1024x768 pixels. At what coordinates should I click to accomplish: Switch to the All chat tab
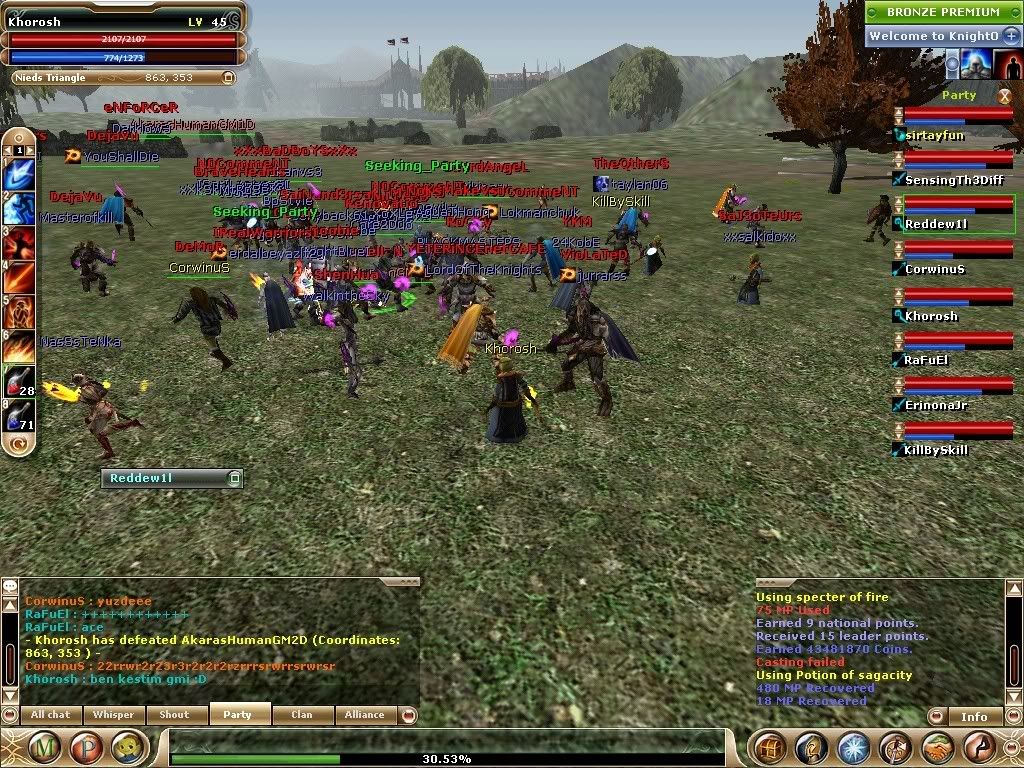(x=51, y=714)
